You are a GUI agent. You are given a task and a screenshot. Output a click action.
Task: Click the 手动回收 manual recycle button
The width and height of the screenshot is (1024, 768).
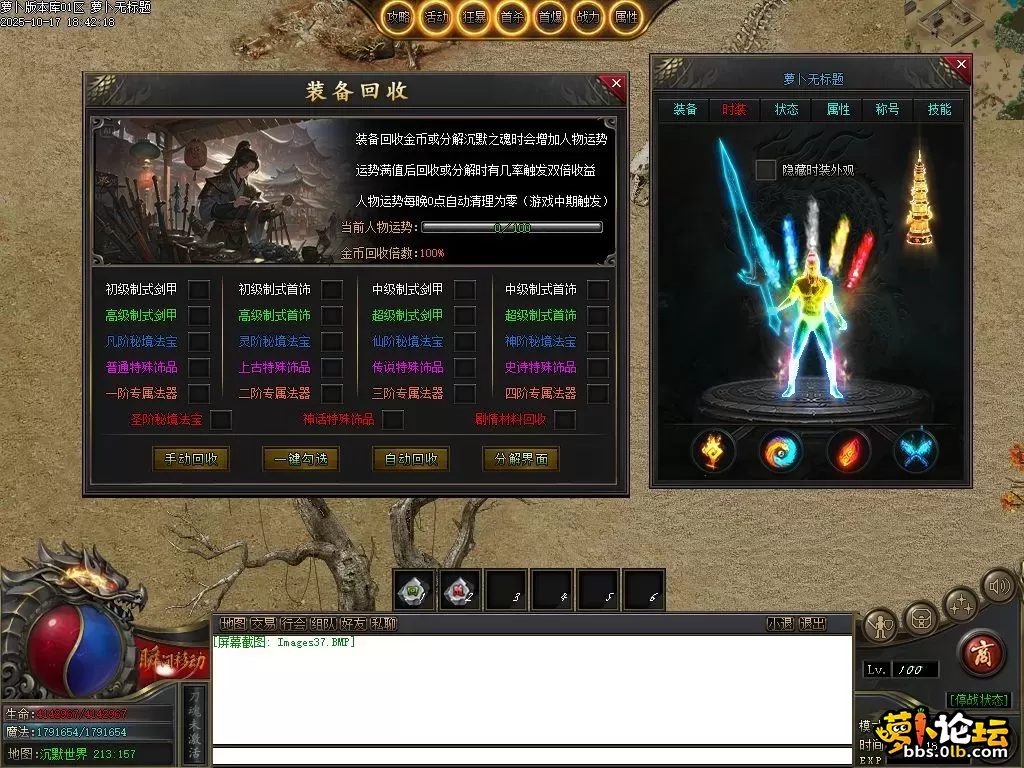190,459
